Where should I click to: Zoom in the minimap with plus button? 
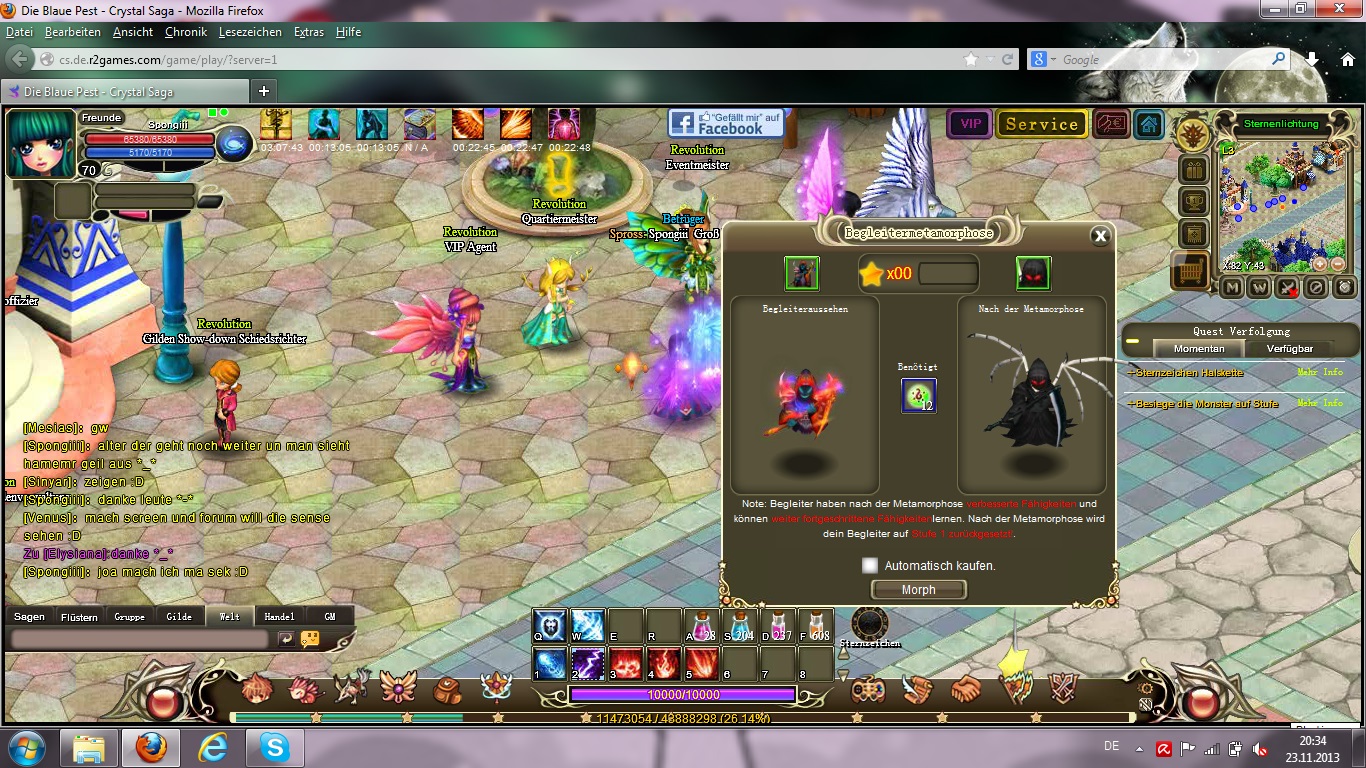pyautogui.click(x=1320, y=264)
